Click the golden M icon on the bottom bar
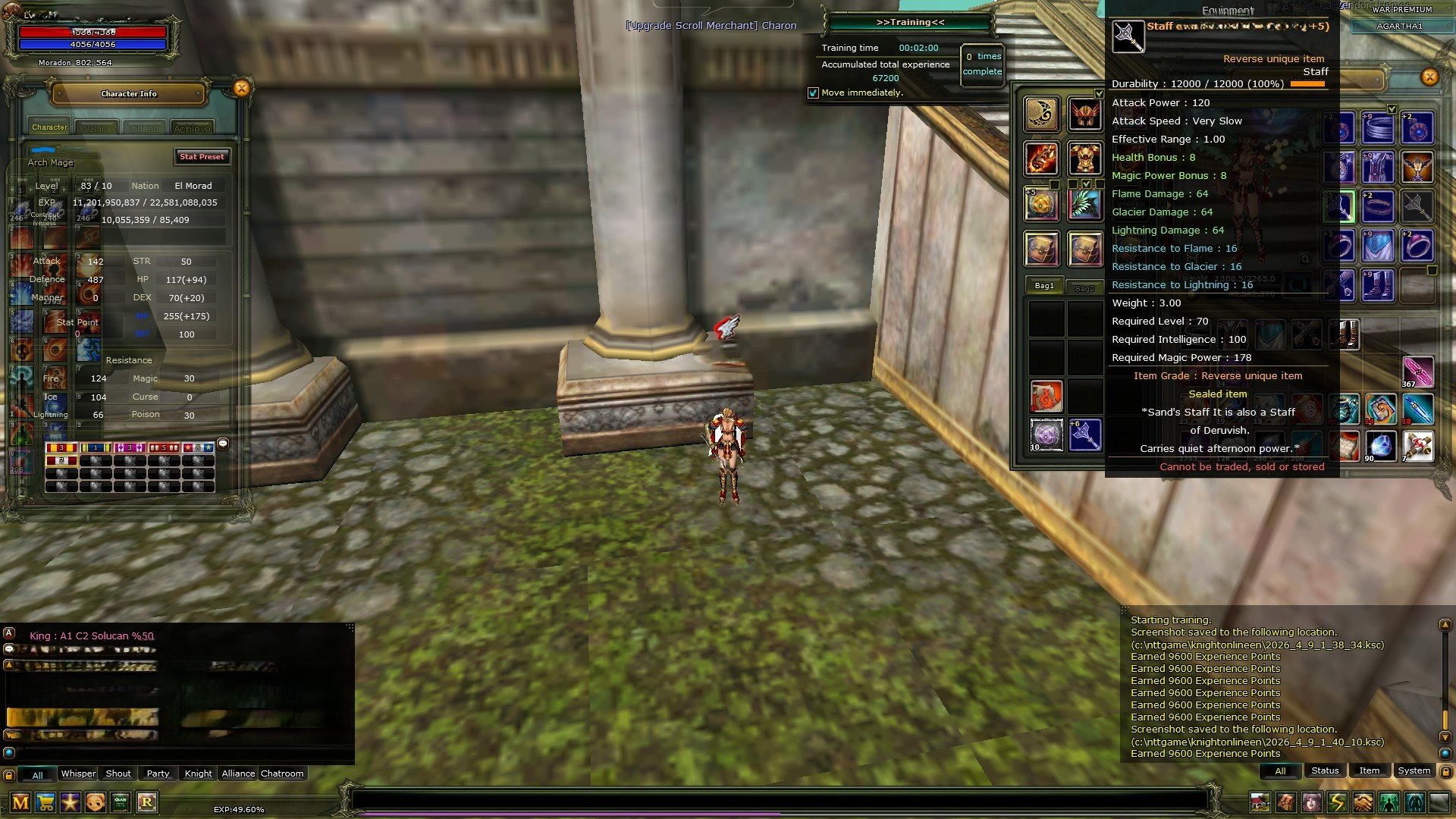The height and width of the screenshot is (819, 1456). coord(19,802)
